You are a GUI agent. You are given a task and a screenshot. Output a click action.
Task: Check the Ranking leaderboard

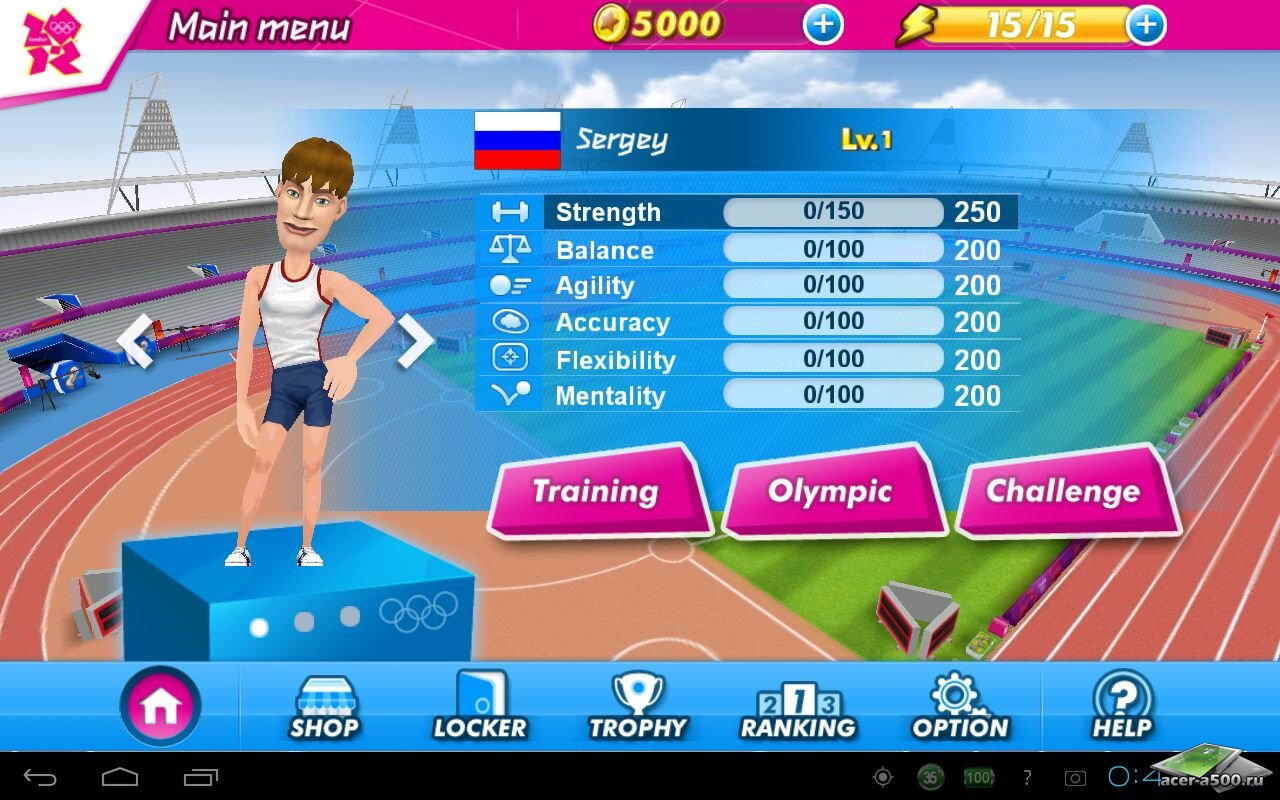tap(798, 706)
